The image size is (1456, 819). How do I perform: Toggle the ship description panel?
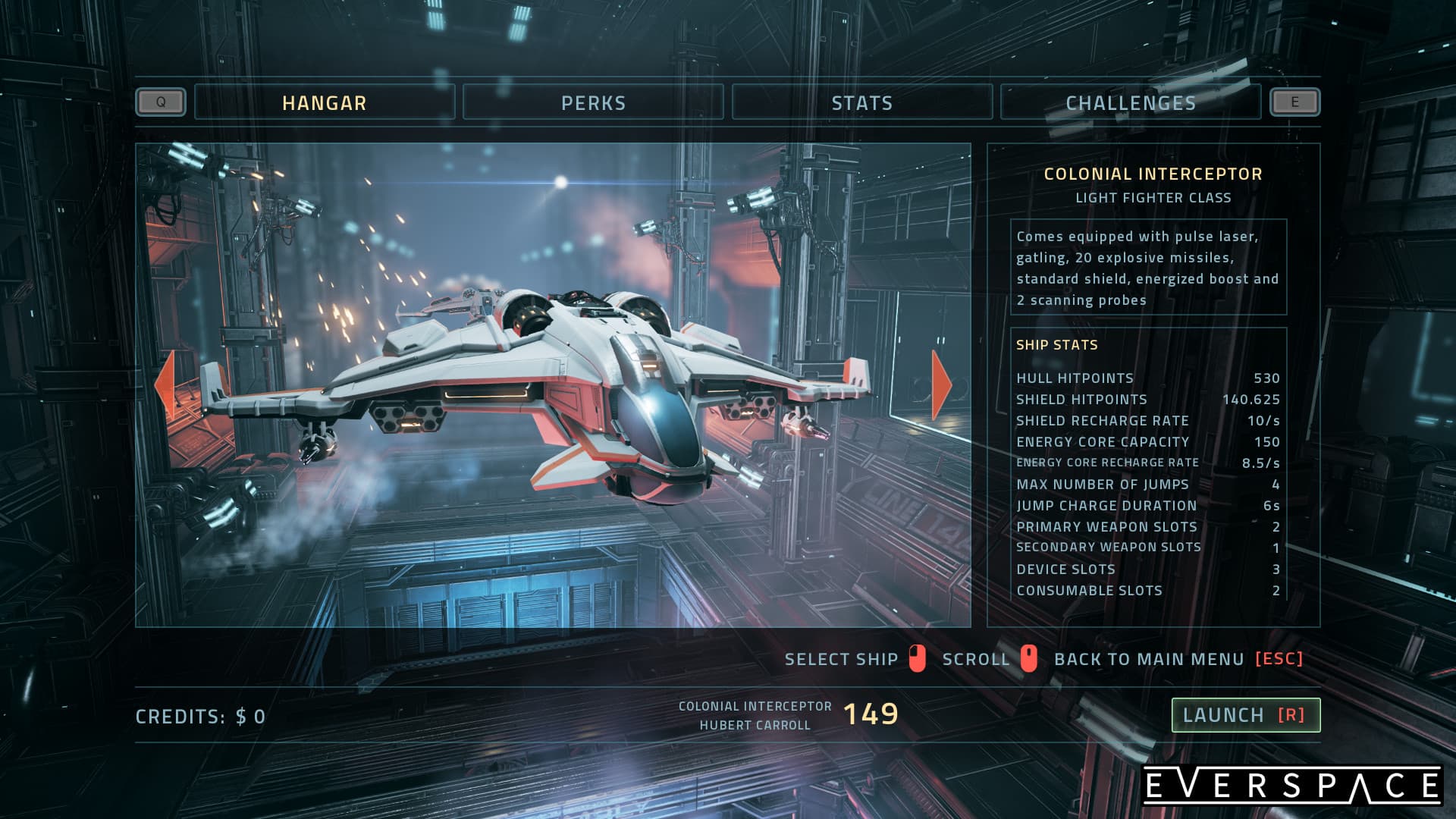click(1148, 269)
